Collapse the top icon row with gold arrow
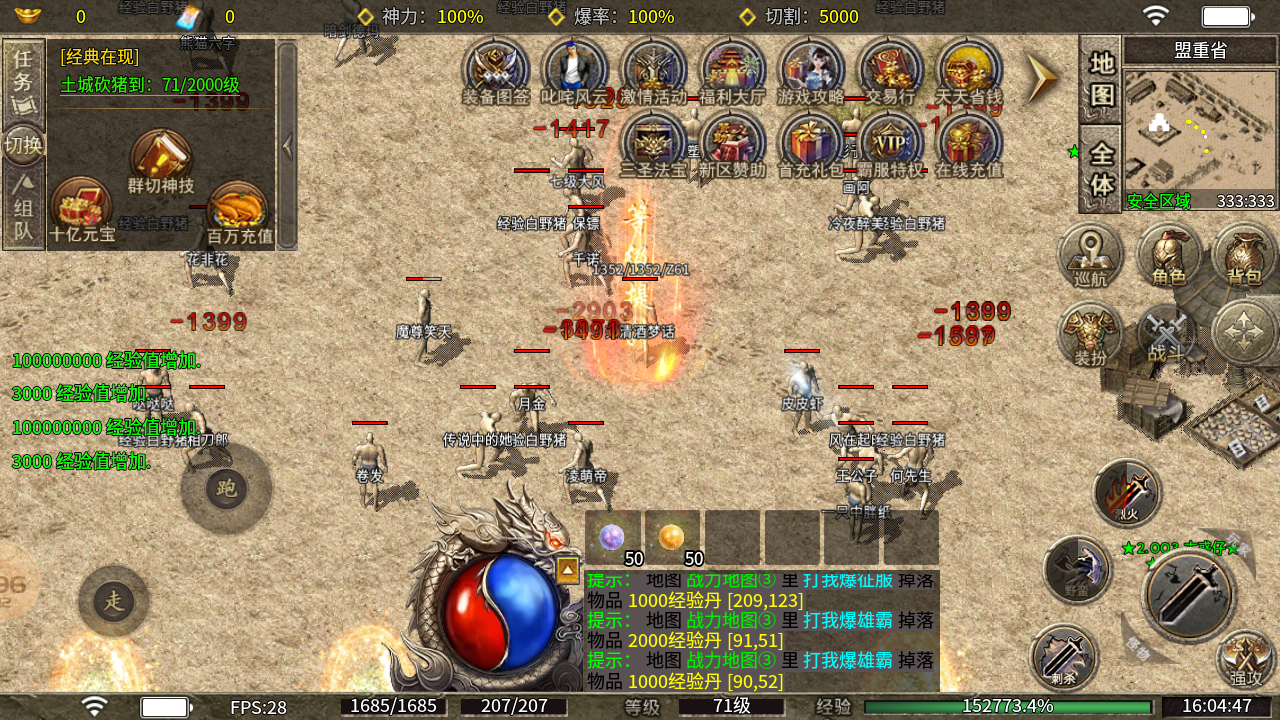The height and width of the screenshot is (720, 1280). 1042,76
